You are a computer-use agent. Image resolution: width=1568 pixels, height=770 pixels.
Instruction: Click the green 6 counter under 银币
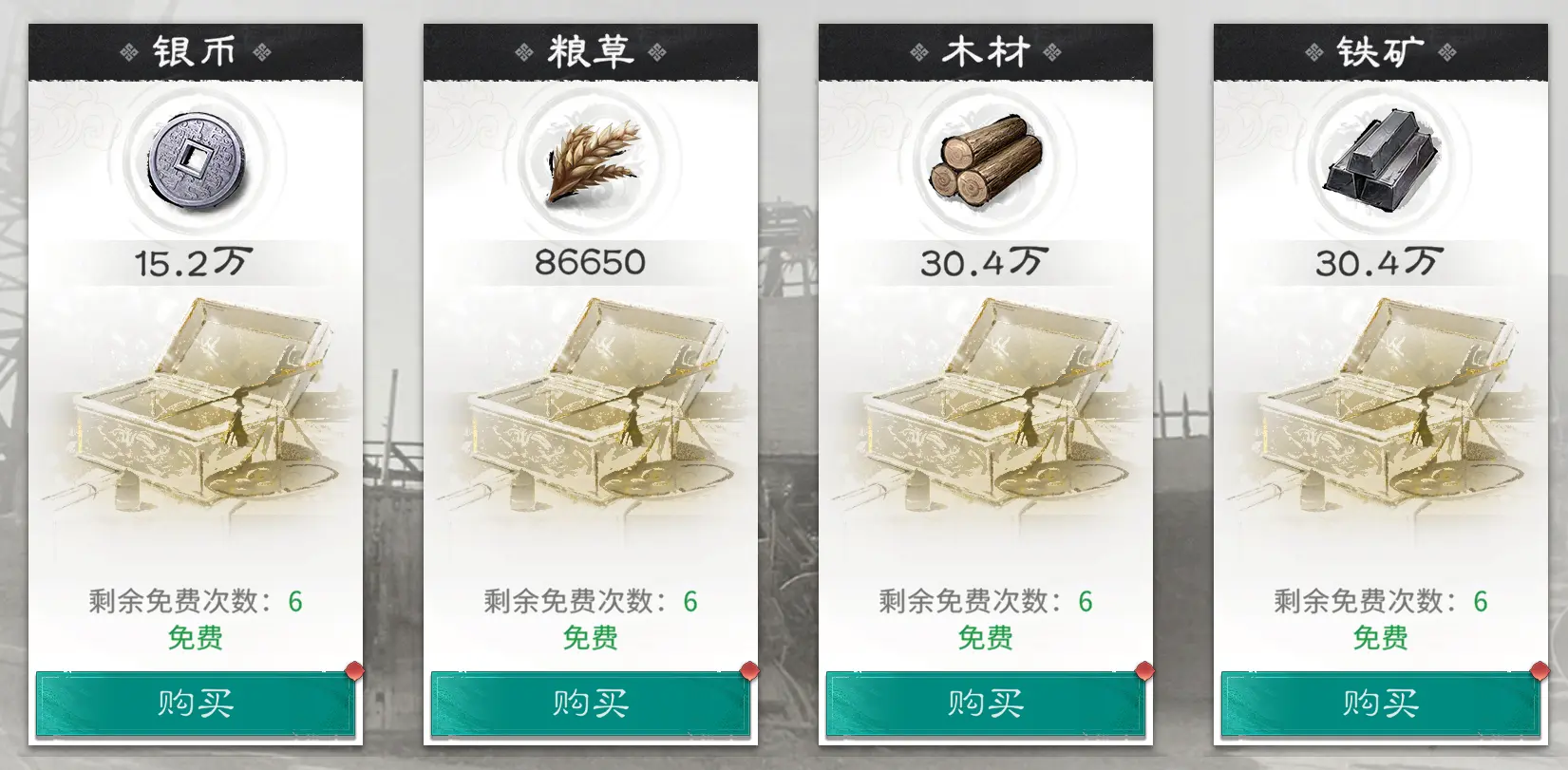[x=297, y=599]
